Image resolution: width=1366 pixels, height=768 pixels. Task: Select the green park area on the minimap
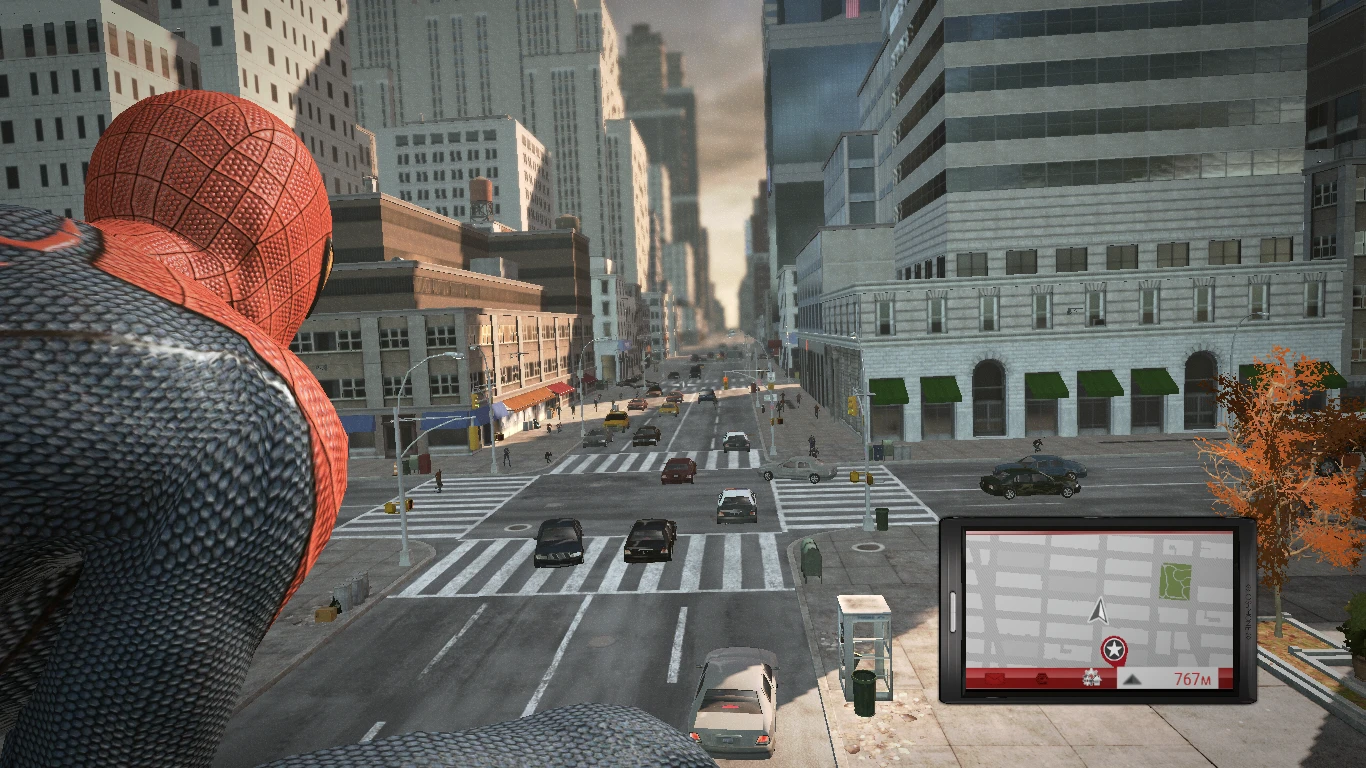tap(1176, 580)
